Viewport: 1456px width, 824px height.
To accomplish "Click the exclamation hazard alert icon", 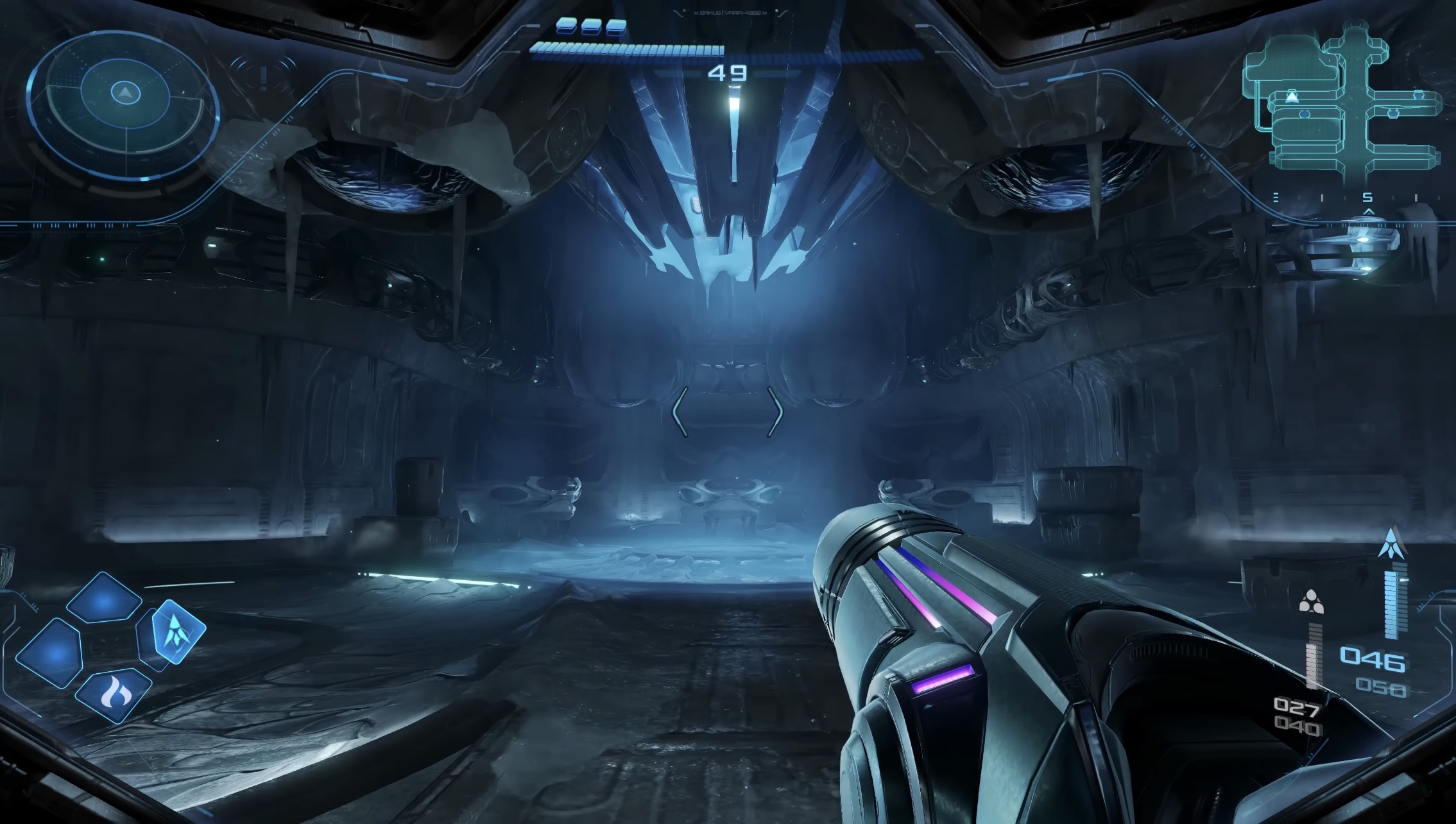I will point(262,78).
